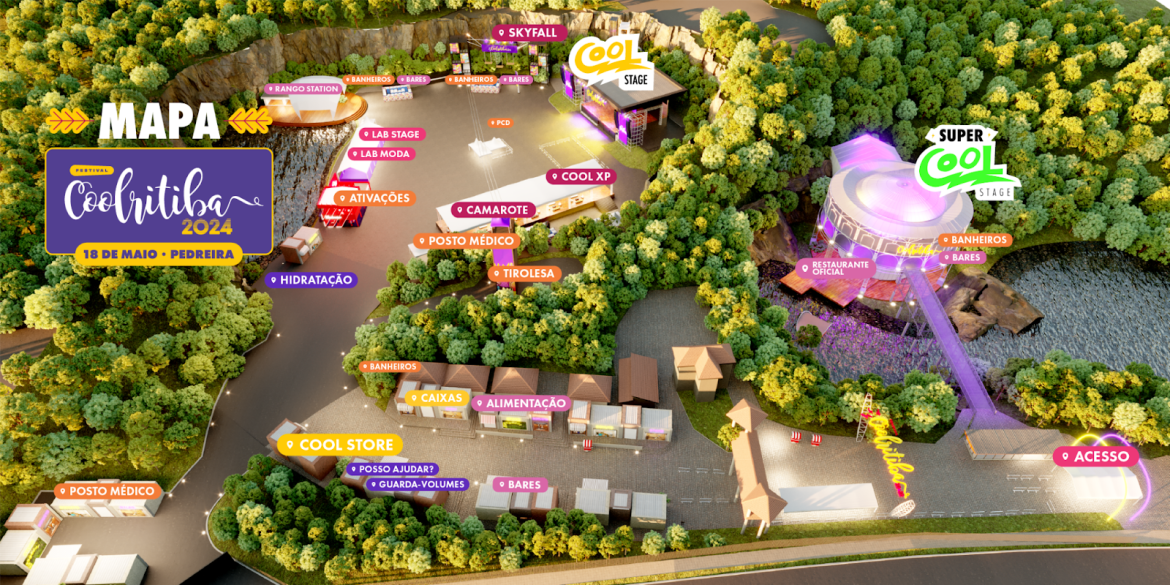This screenshot has width=1170, height=585.
Task: Select the Cool Store marker
Action: [340, 445]
